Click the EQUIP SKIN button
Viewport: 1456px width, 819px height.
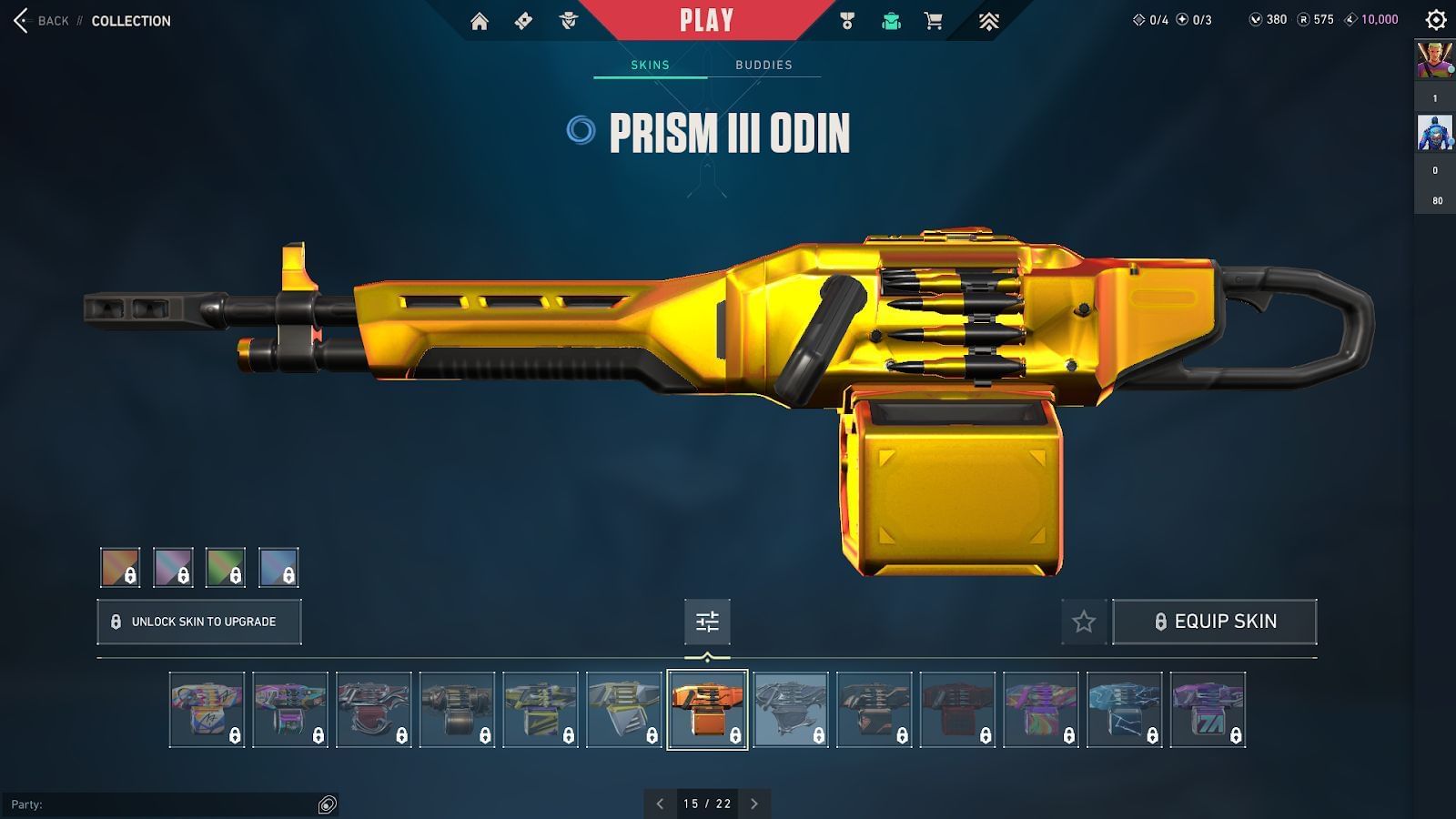tap(1216, 622)
